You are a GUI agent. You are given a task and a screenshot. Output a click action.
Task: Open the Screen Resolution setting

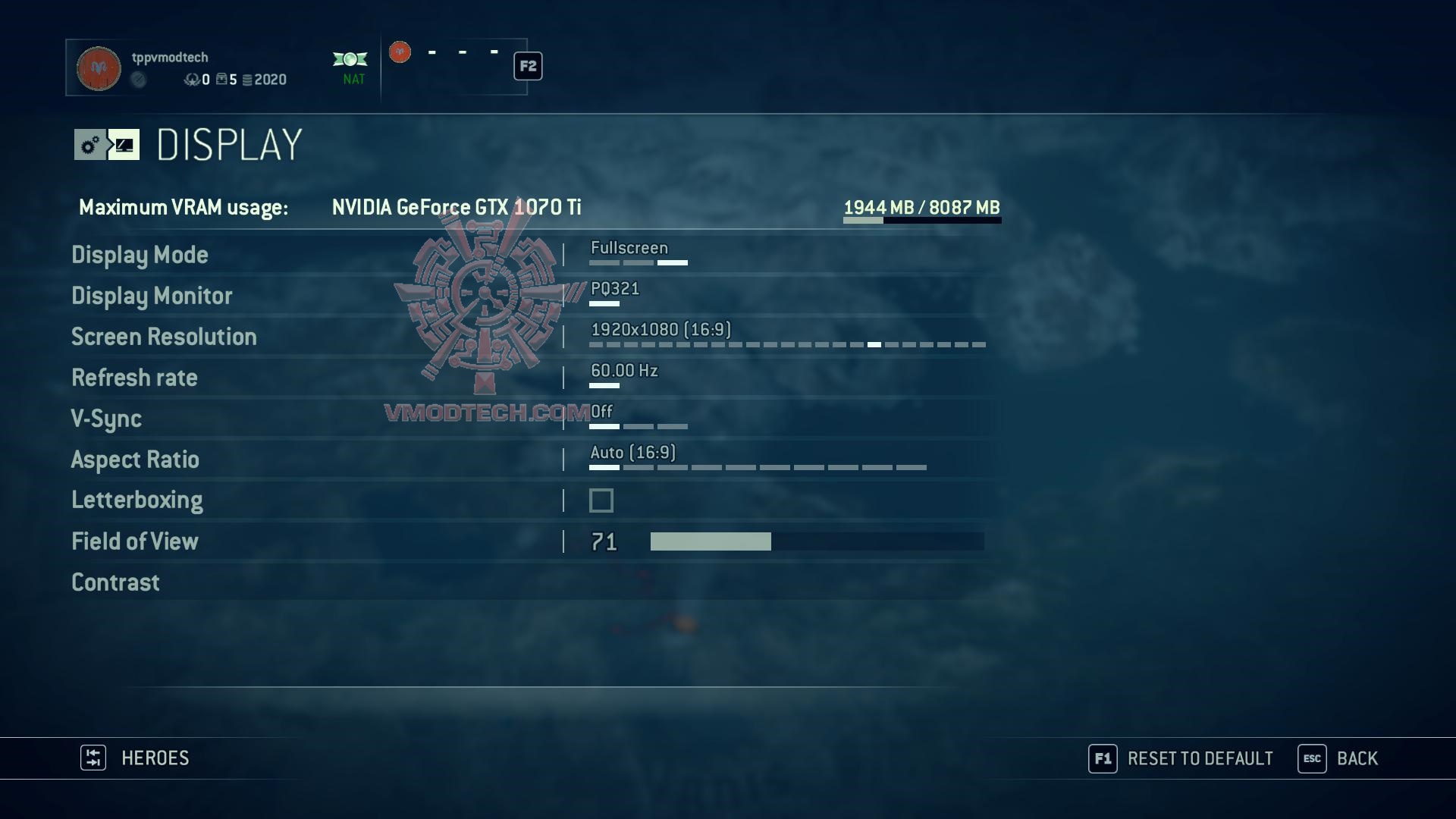click(x=164, y=337)
